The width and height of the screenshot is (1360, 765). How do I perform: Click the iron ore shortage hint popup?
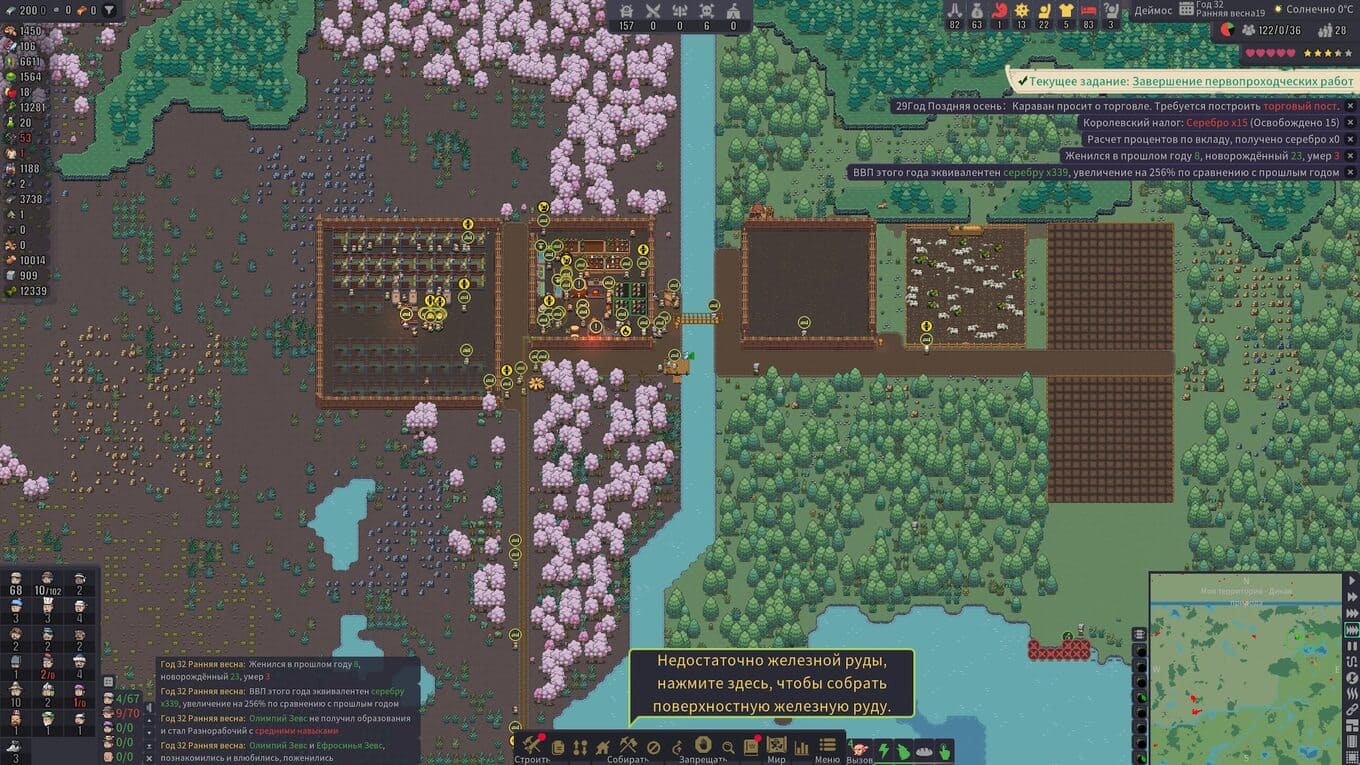click(x=771, y=686)
